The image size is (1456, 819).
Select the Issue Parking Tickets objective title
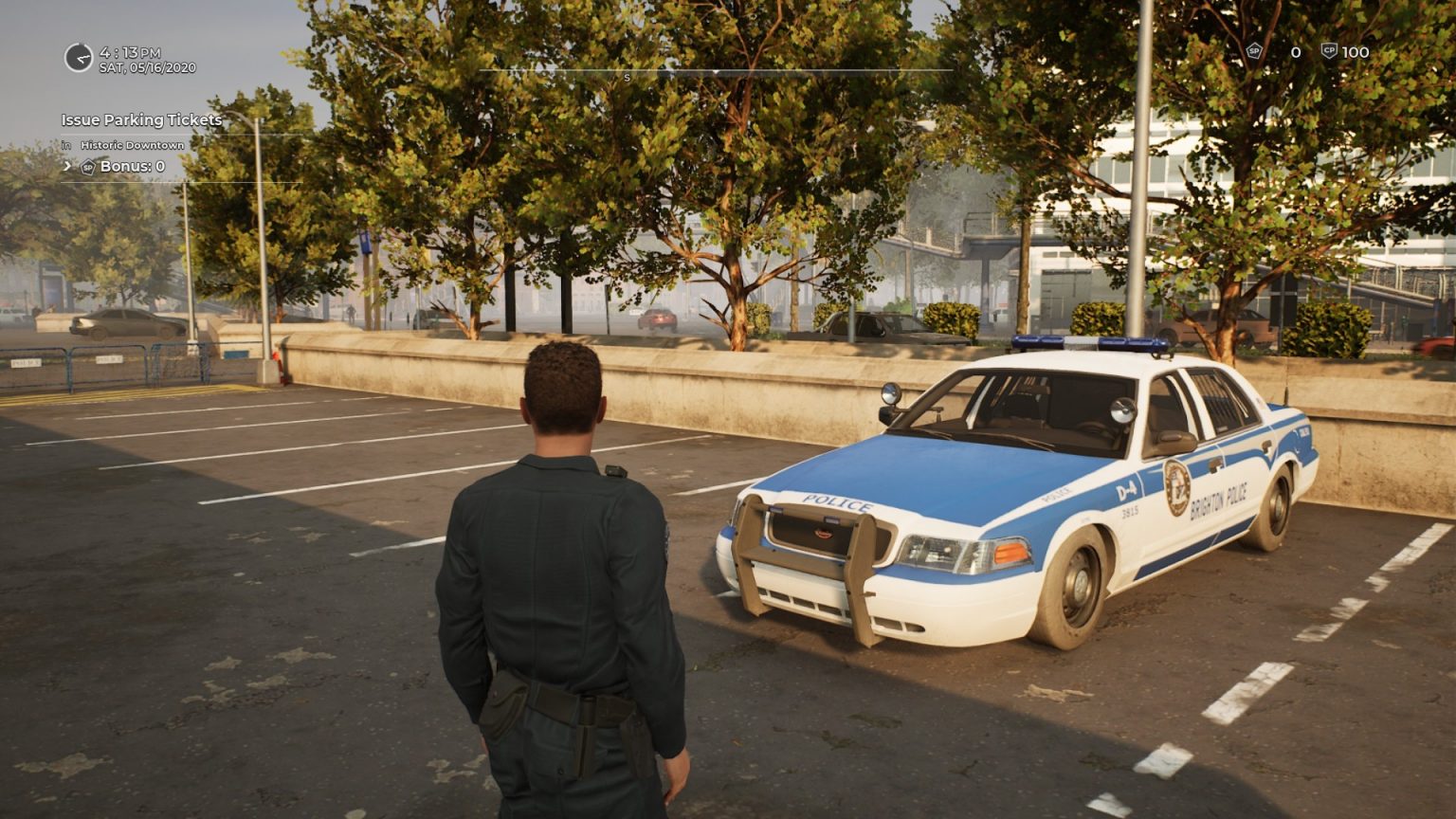pyautogui.click(x=140, y=120)
